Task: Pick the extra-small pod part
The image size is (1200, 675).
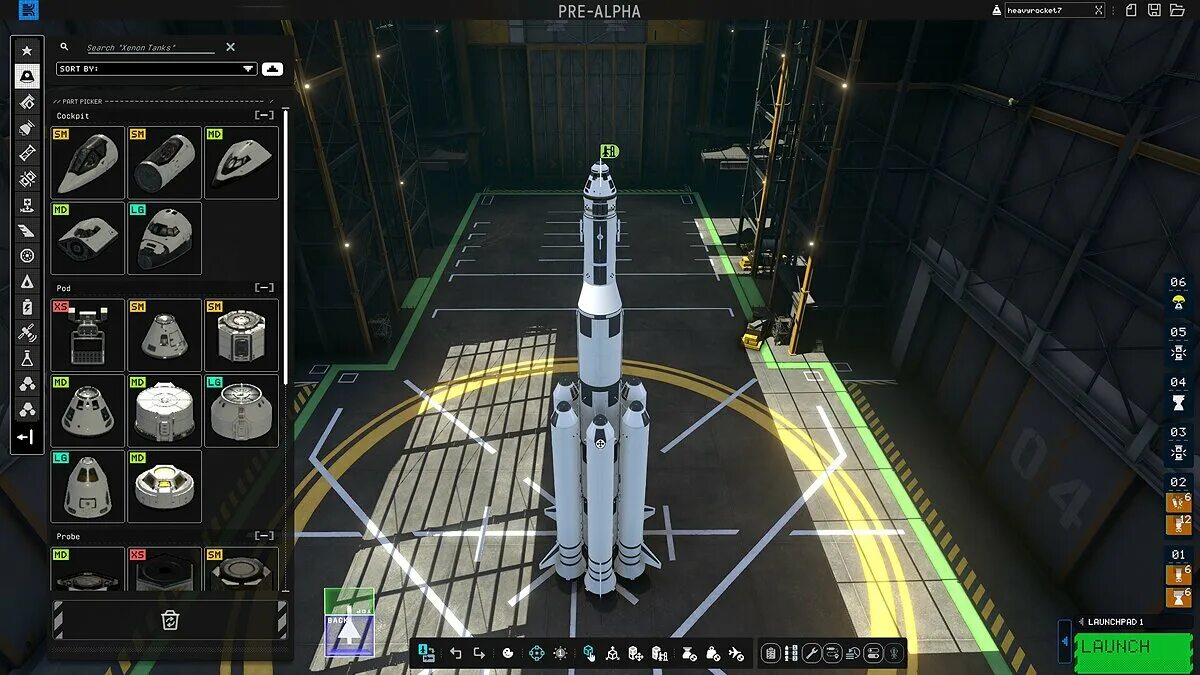Action: (88, 335)
